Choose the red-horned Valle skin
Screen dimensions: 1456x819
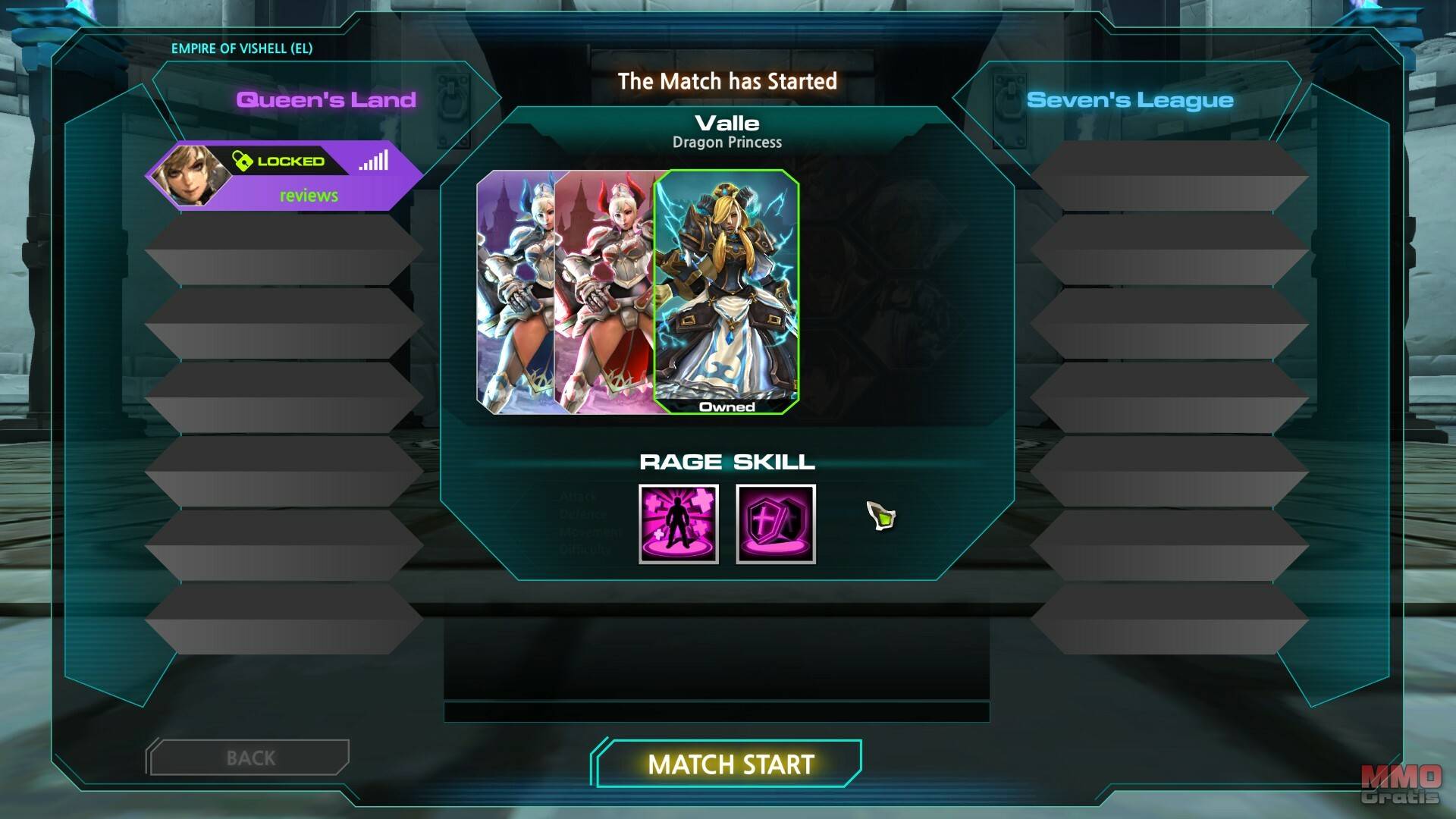604,292
